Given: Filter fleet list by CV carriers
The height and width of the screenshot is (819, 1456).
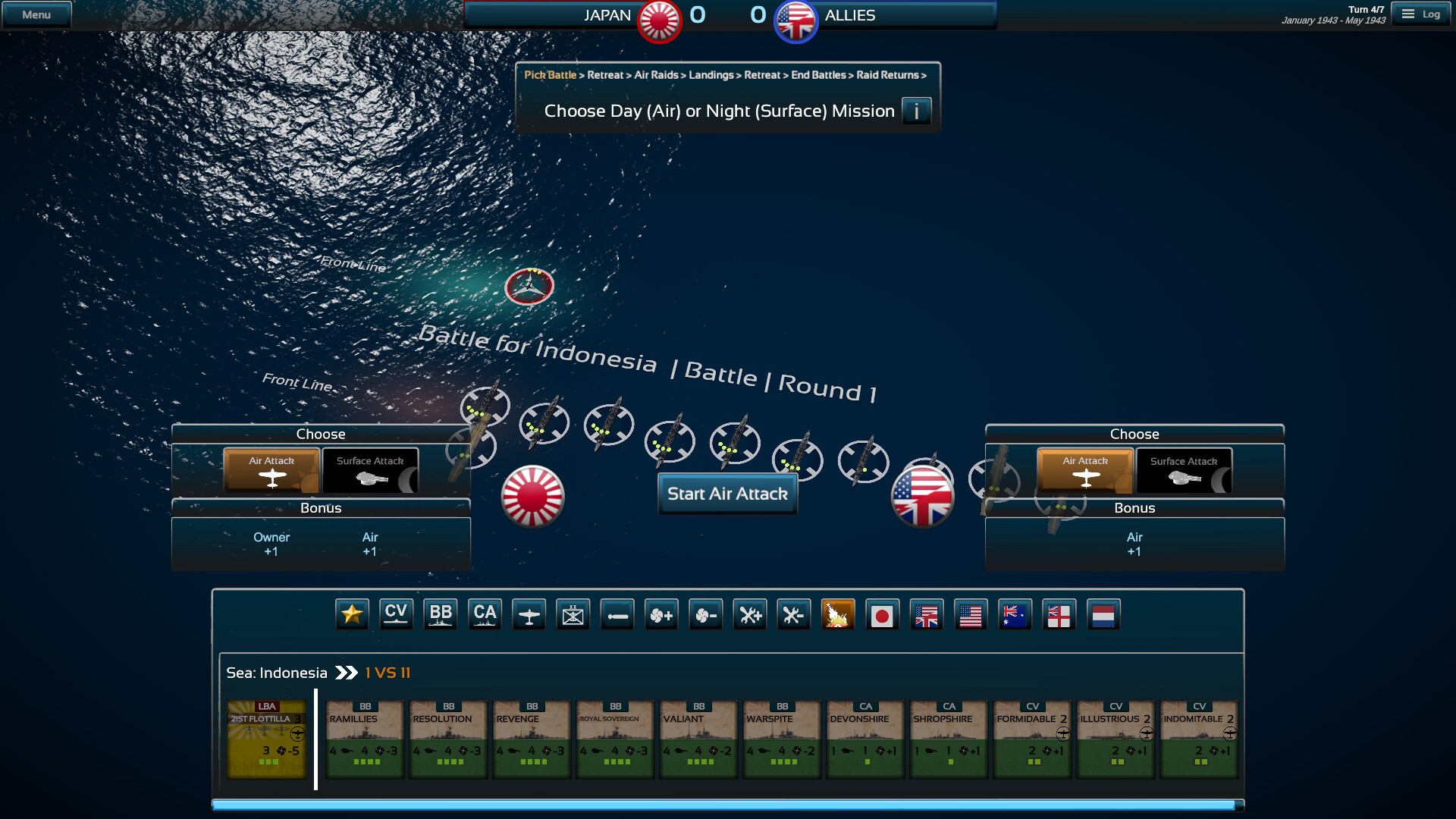Looking at the screenshot, I should tap(397, 614).
